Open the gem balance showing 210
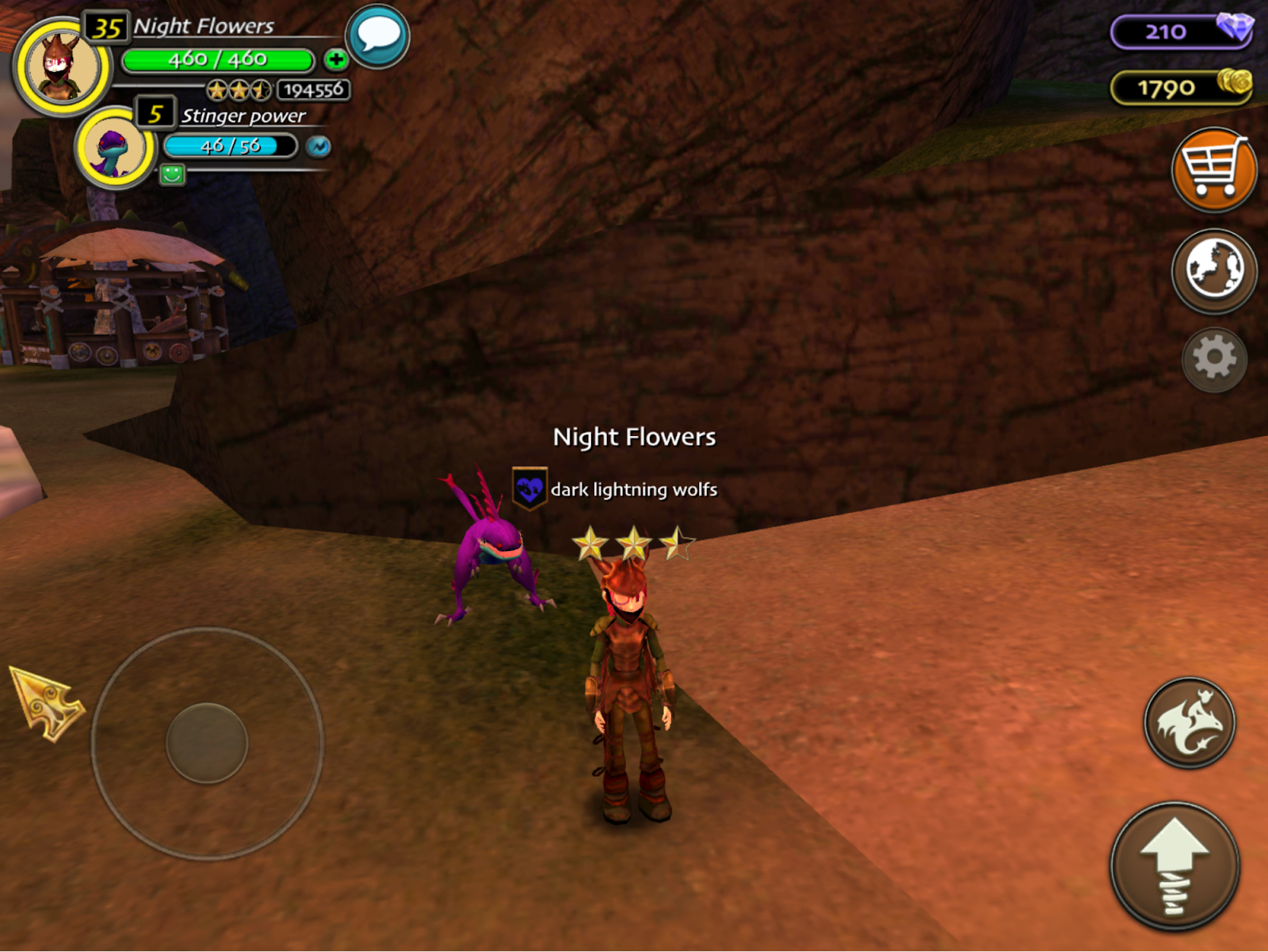 coord(1181,32)
